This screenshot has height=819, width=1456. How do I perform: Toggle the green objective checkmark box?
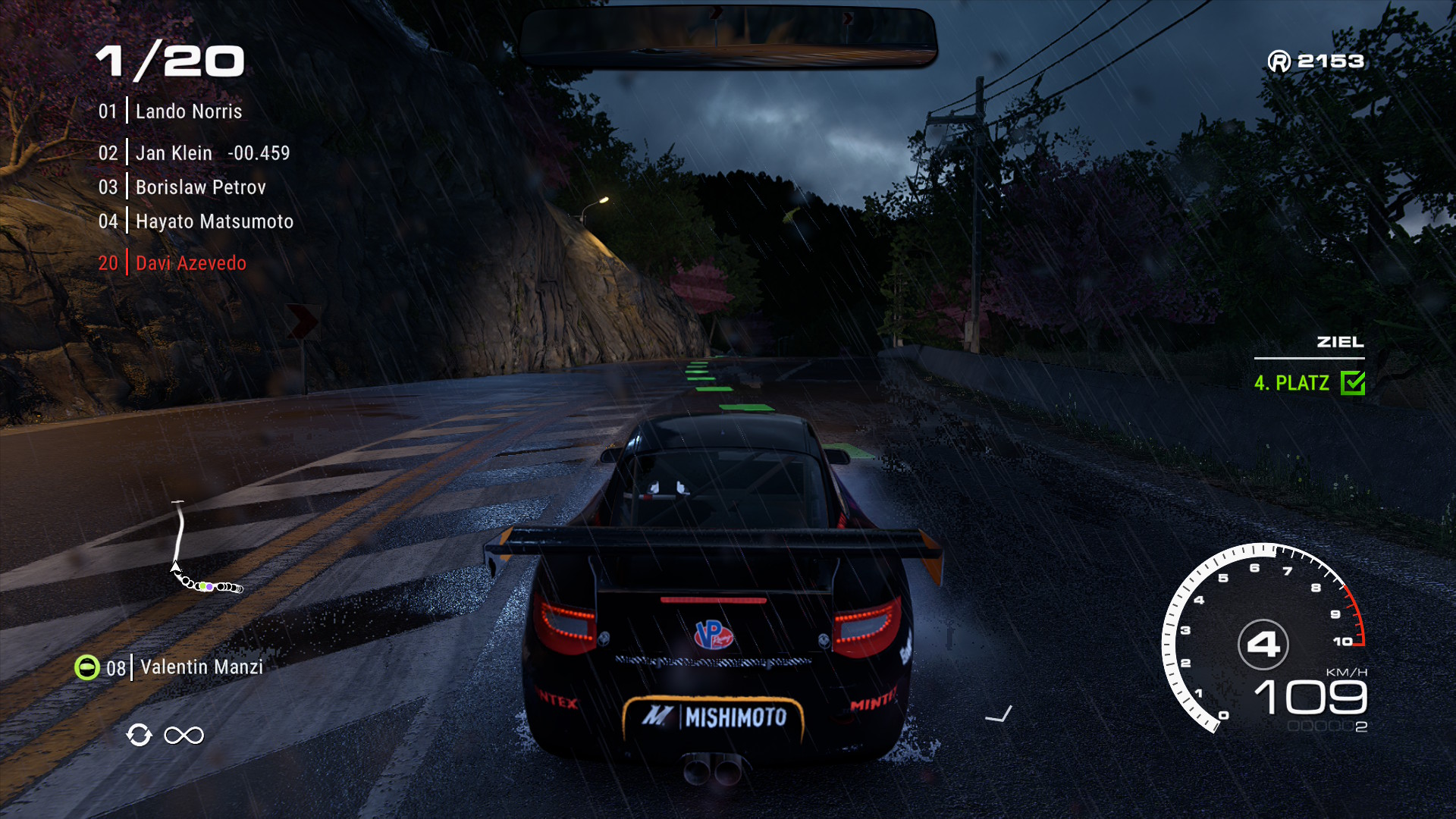1353,383
